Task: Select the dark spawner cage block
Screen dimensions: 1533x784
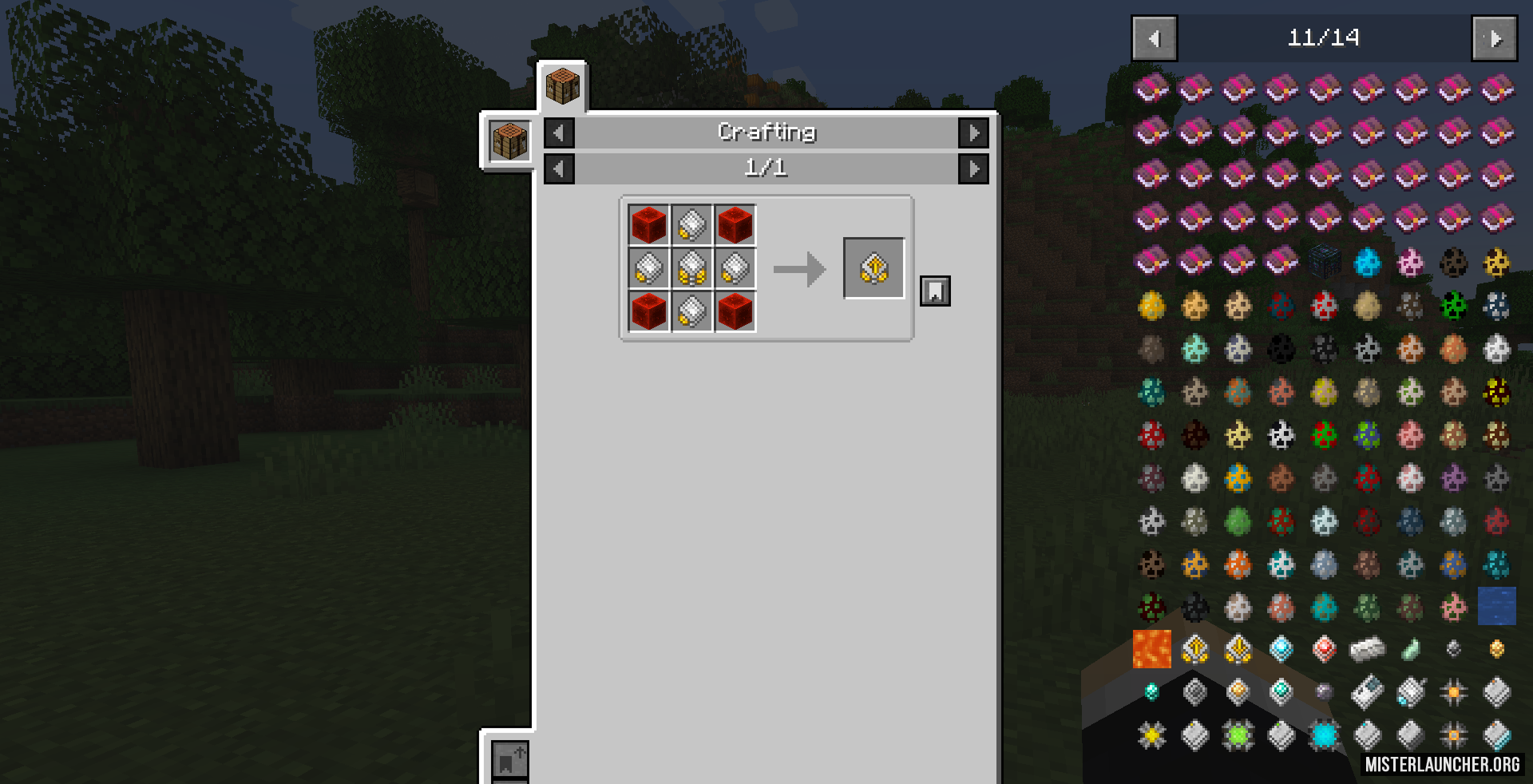Action: tap(1325, 261)
